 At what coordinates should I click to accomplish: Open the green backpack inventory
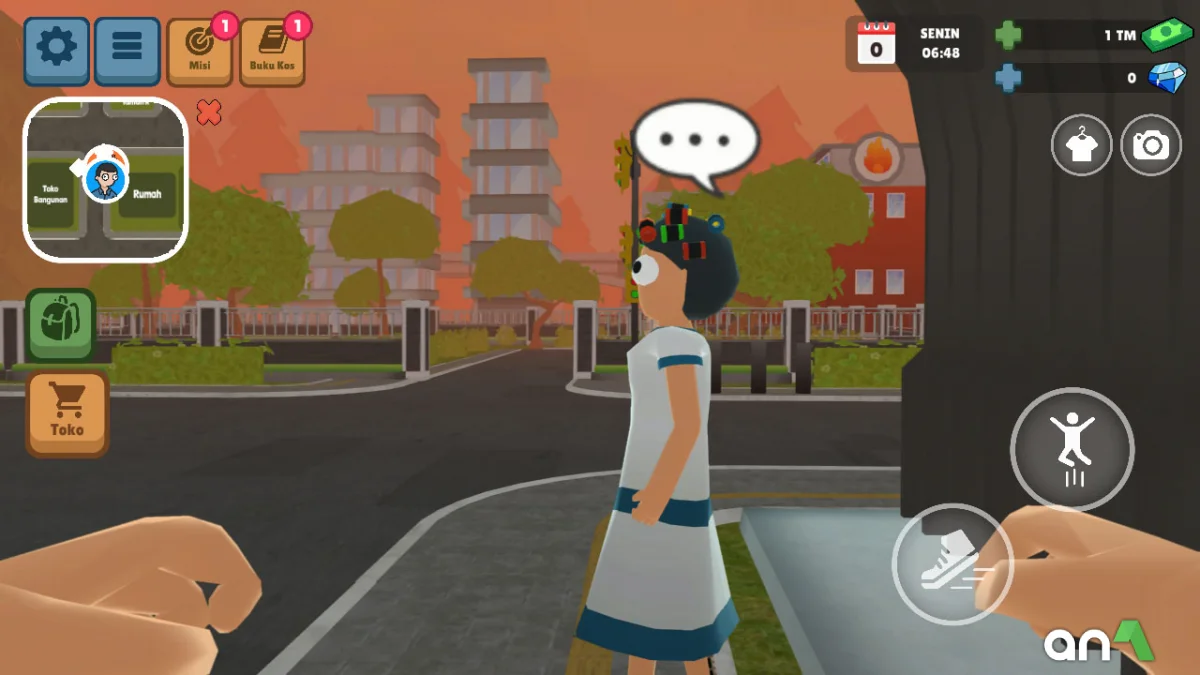click(x=60, y=324)
